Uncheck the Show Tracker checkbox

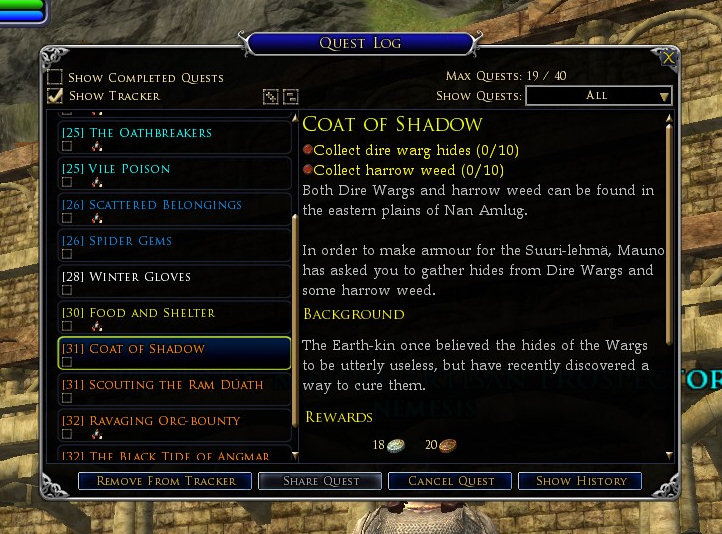[56, 96]
